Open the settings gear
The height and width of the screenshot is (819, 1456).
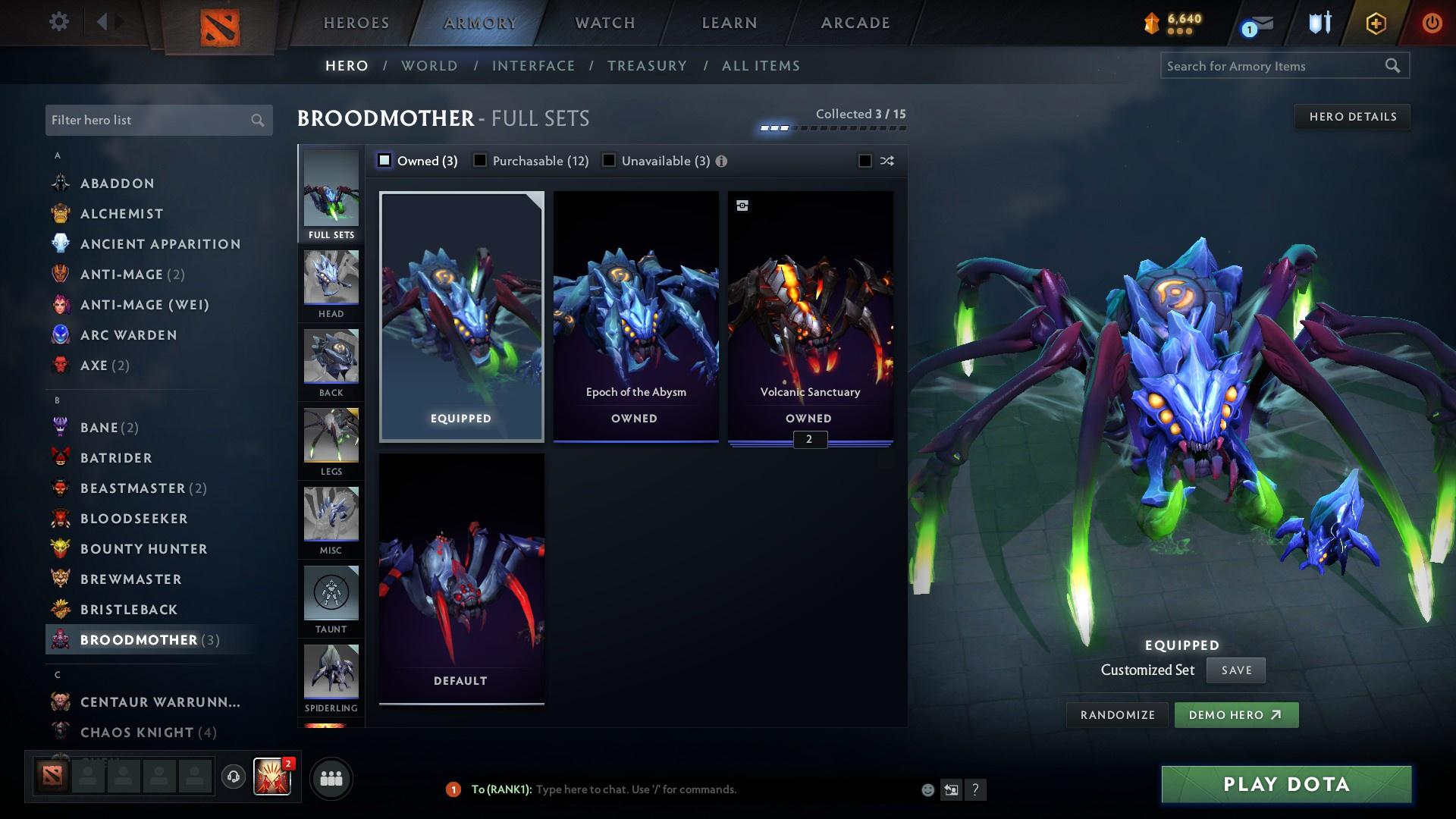(x=58, y=22)
